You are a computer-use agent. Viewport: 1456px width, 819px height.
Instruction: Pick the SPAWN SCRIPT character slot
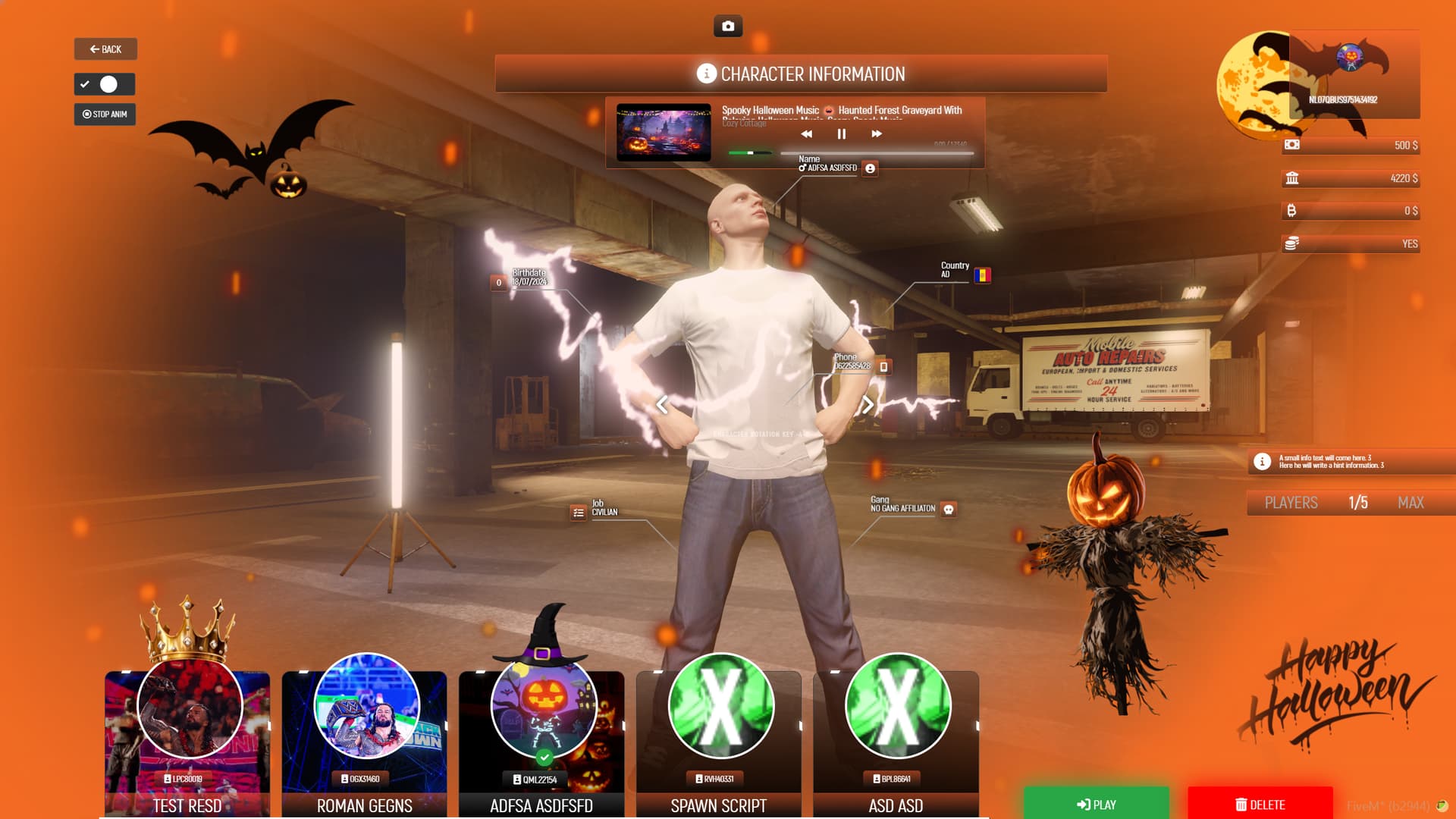718,743
